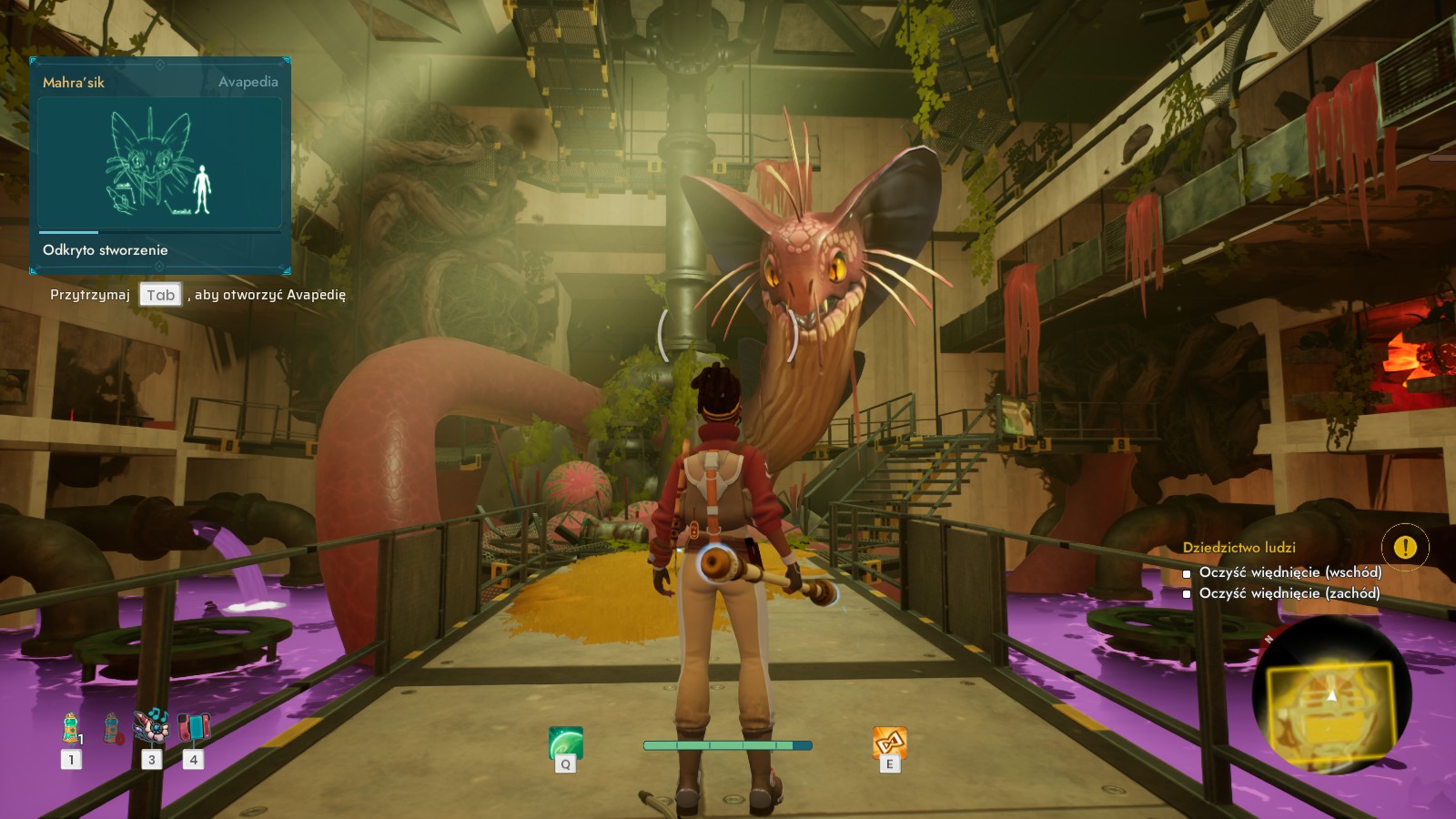The image size is (1456, 819).
Task: Open the circular minimap
Action: coord(1331,696)
